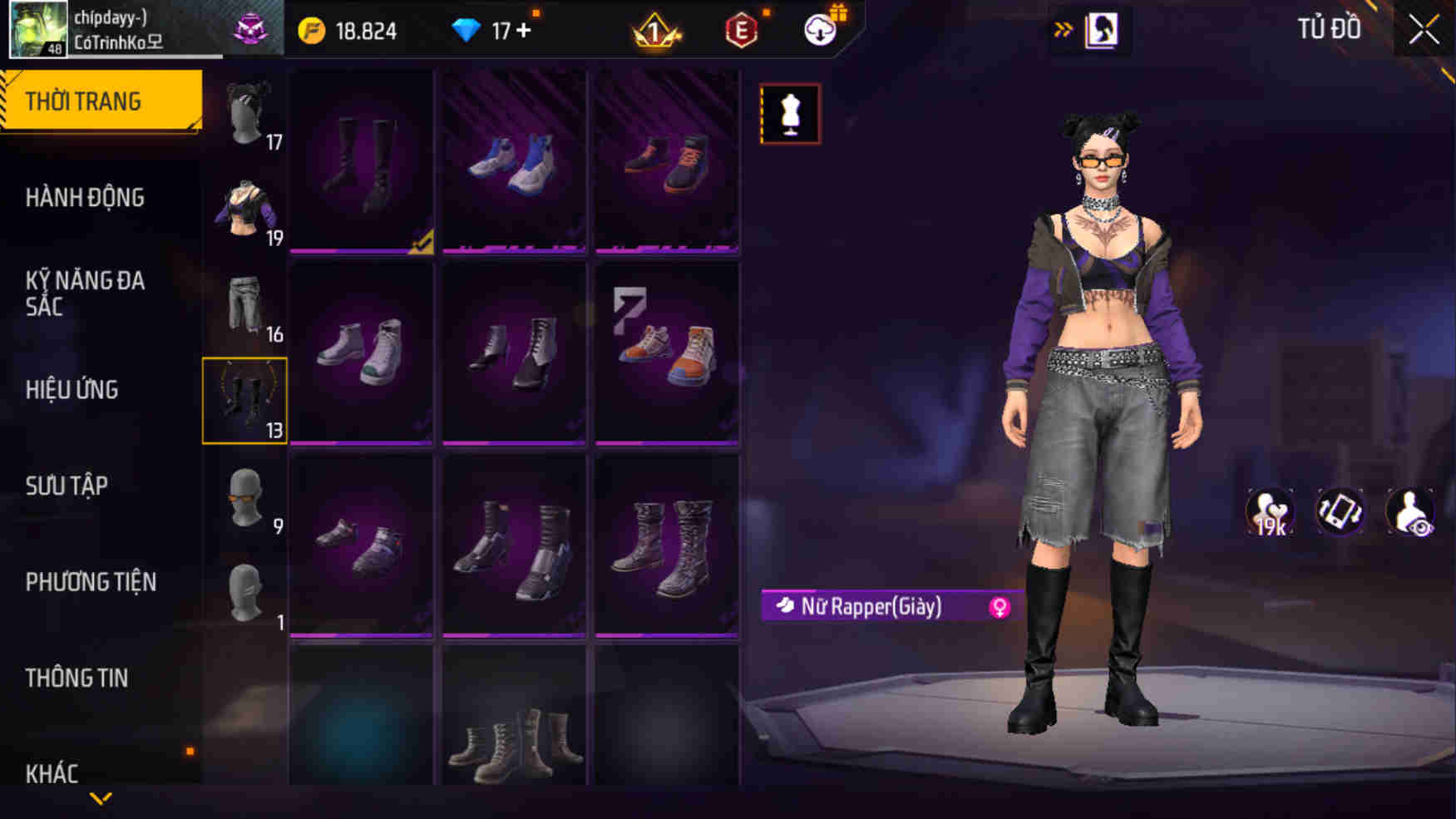The width and height of the screenshot is (1456, 819).
Task: Click the mannequin preview icon
Action: (790, 113)
